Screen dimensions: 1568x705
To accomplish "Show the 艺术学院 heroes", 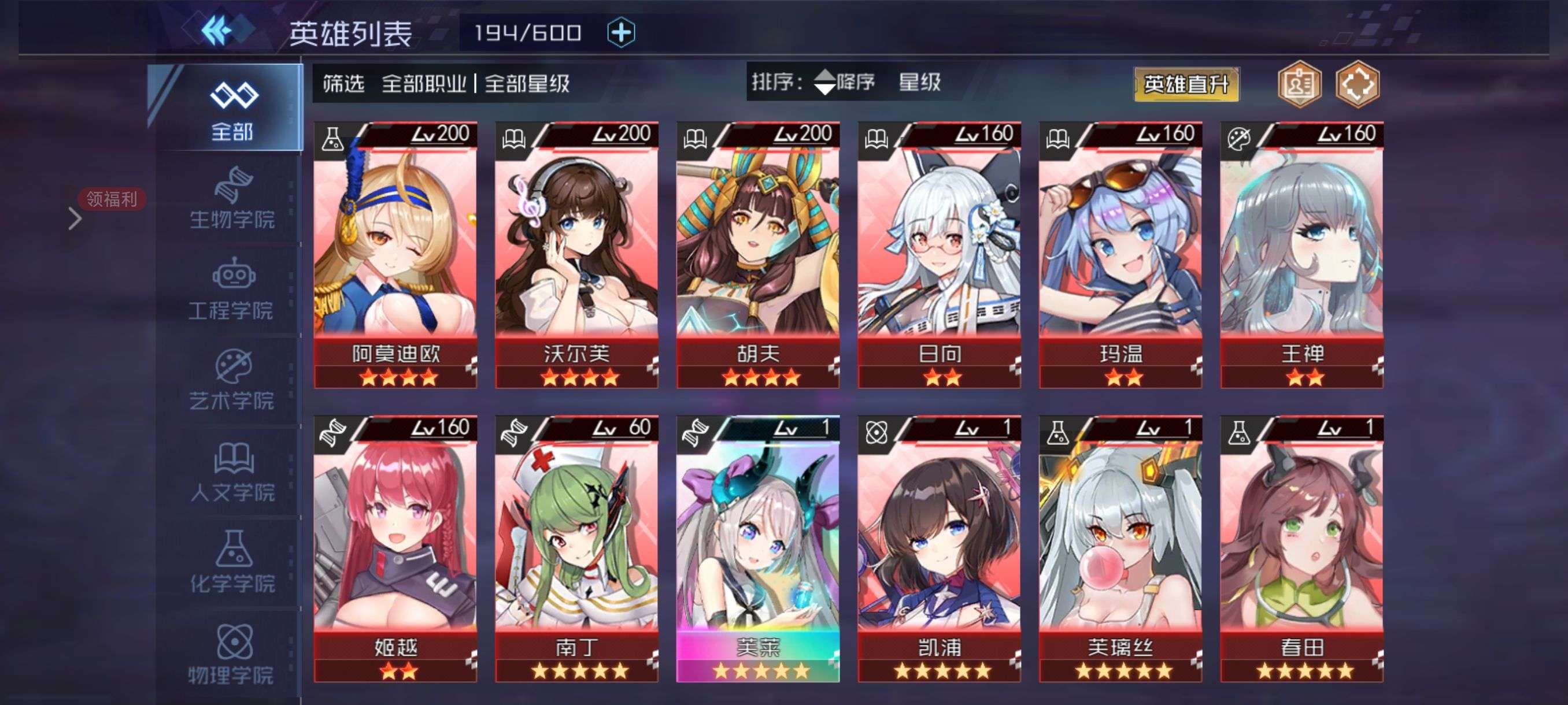I will pyautogui.click(x=232, y=381).
